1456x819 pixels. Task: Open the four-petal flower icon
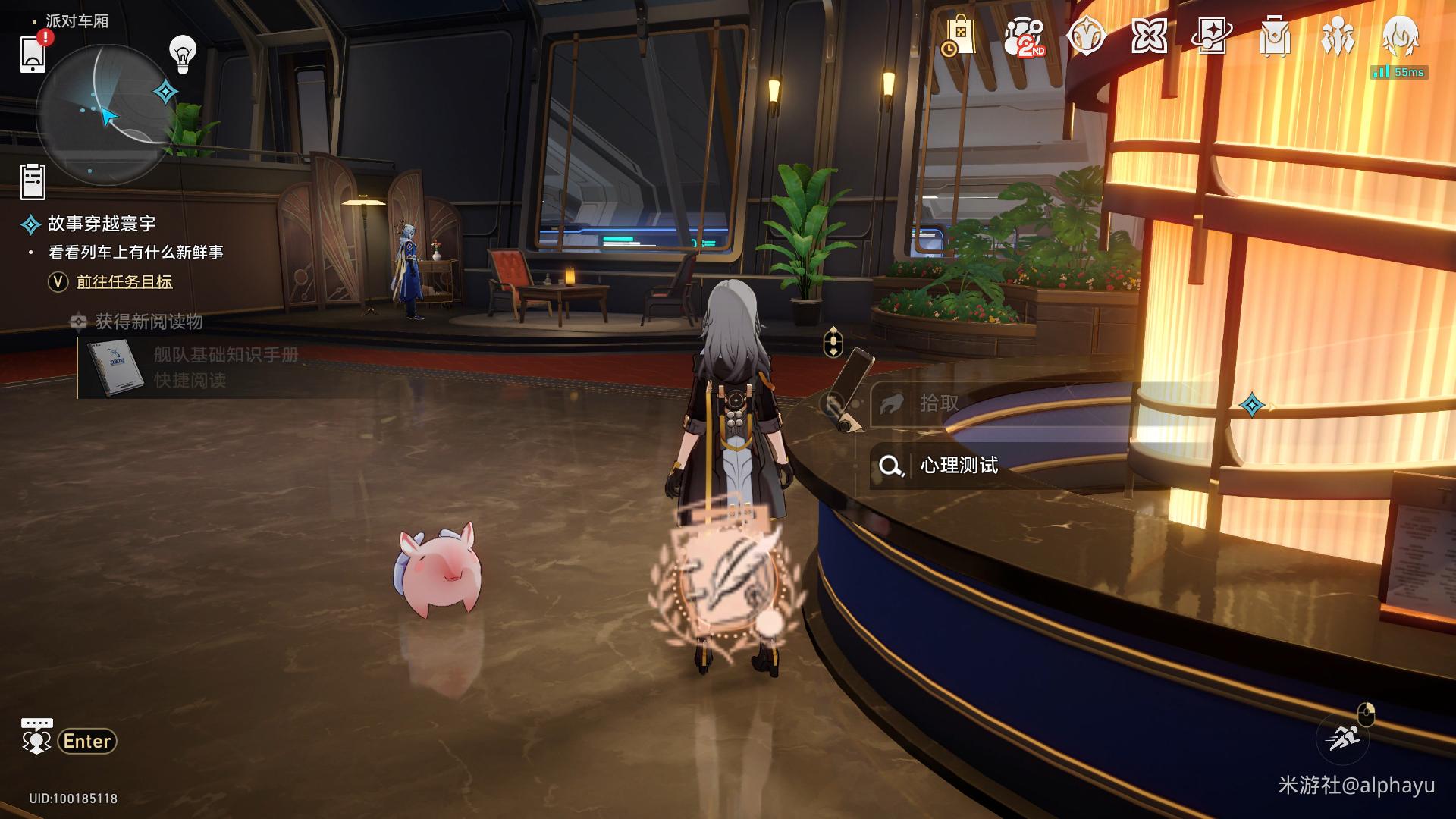pyautogui.click(x=1149, y=36)
